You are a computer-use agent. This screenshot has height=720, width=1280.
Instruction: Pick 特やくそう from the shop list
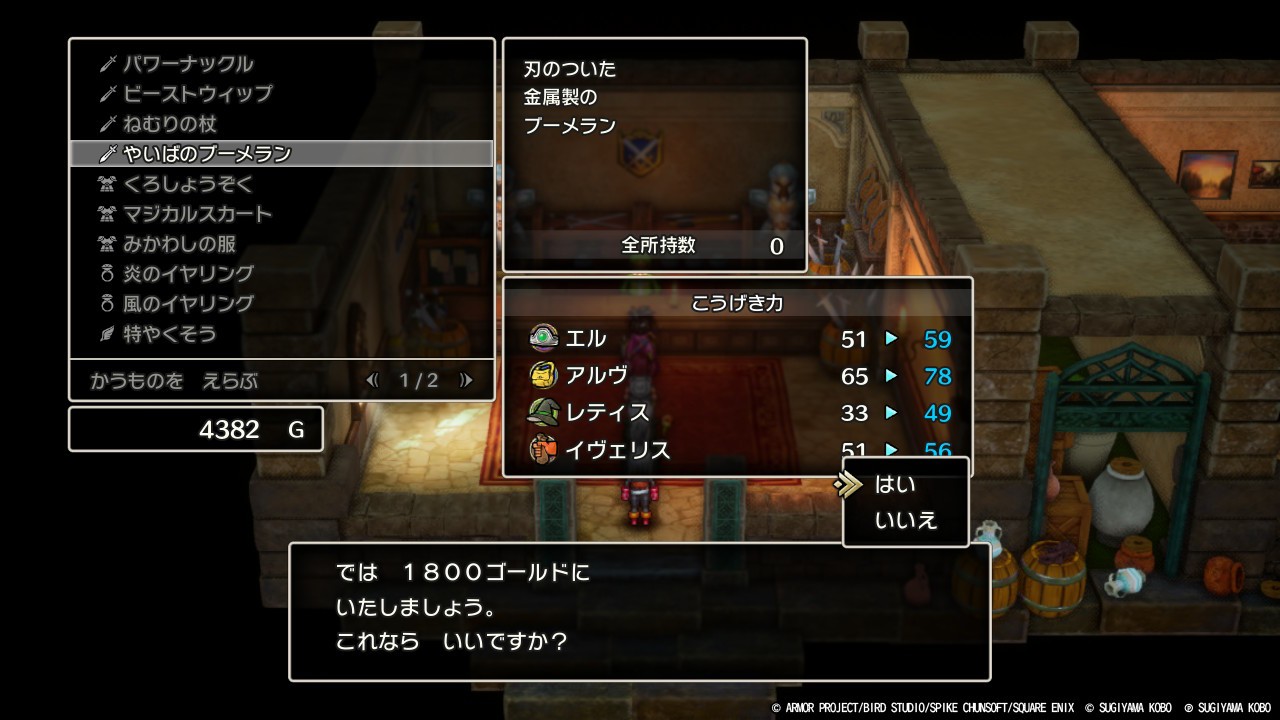point(170,334)
